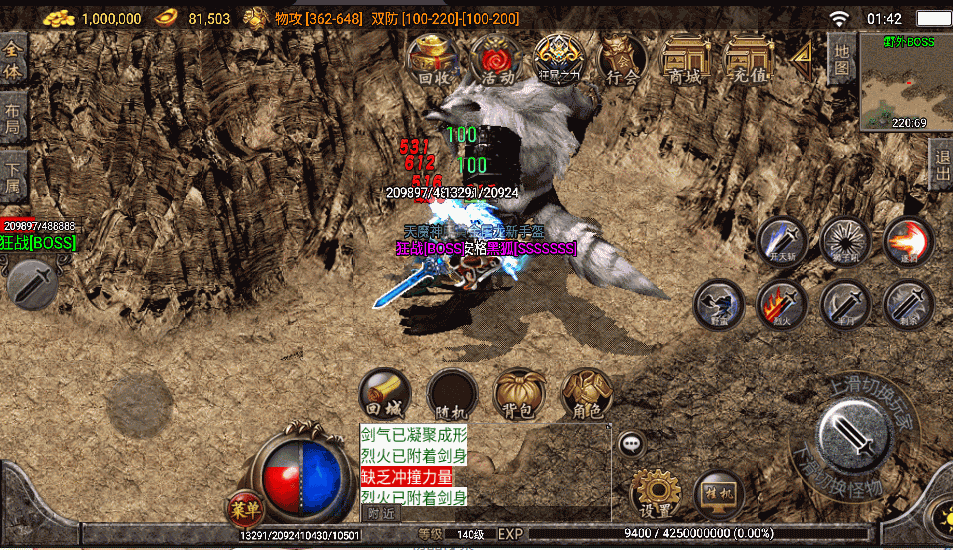Click the 退出 exit button
953x550 pixels.
point(940,163)
